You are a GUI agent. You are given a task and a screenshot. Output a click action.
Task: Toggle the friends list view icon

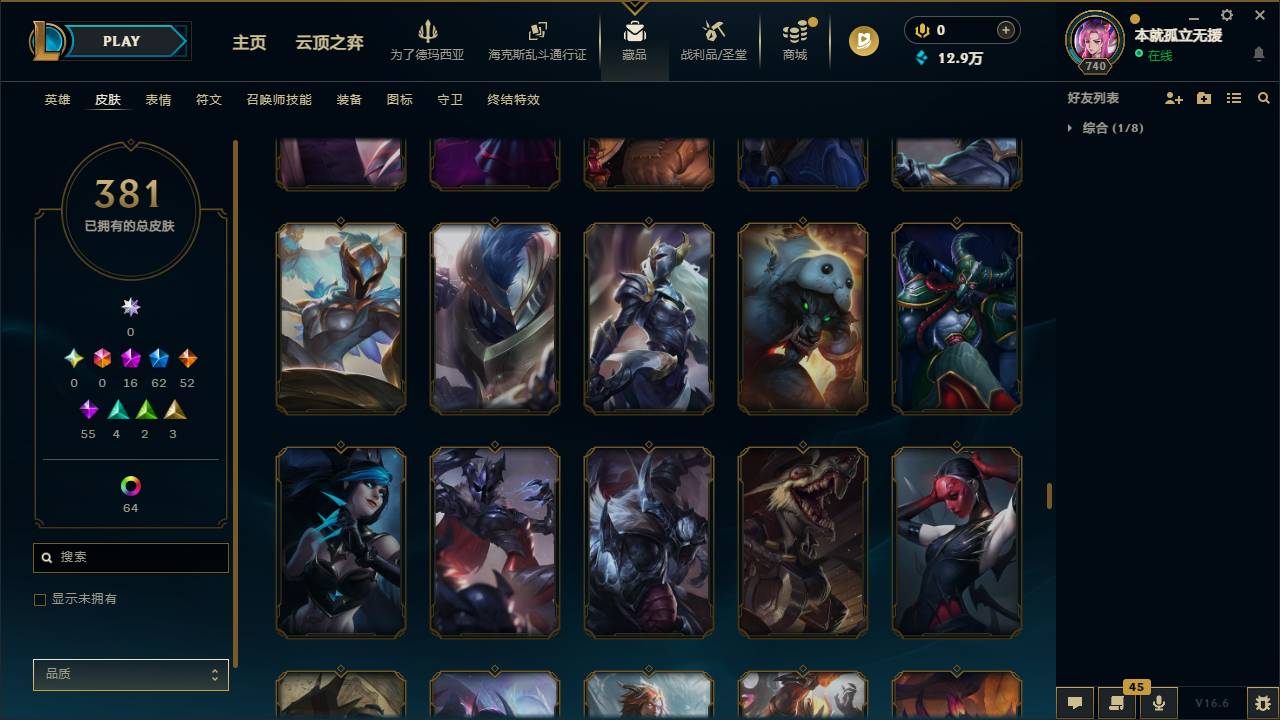pos(1233,97)
